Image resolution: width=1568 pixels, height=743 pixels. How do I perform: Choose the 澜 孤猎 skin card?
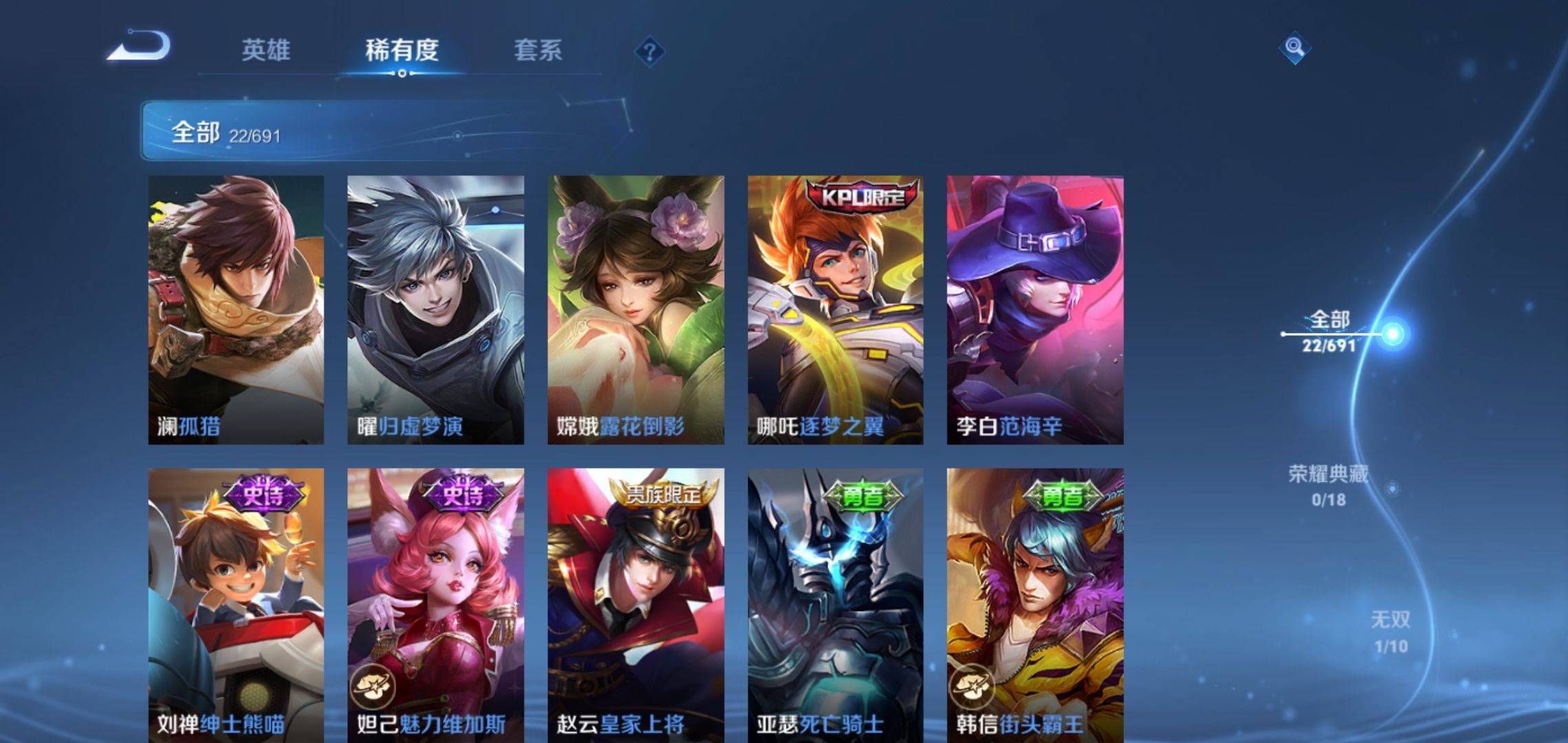click(236, 310)
